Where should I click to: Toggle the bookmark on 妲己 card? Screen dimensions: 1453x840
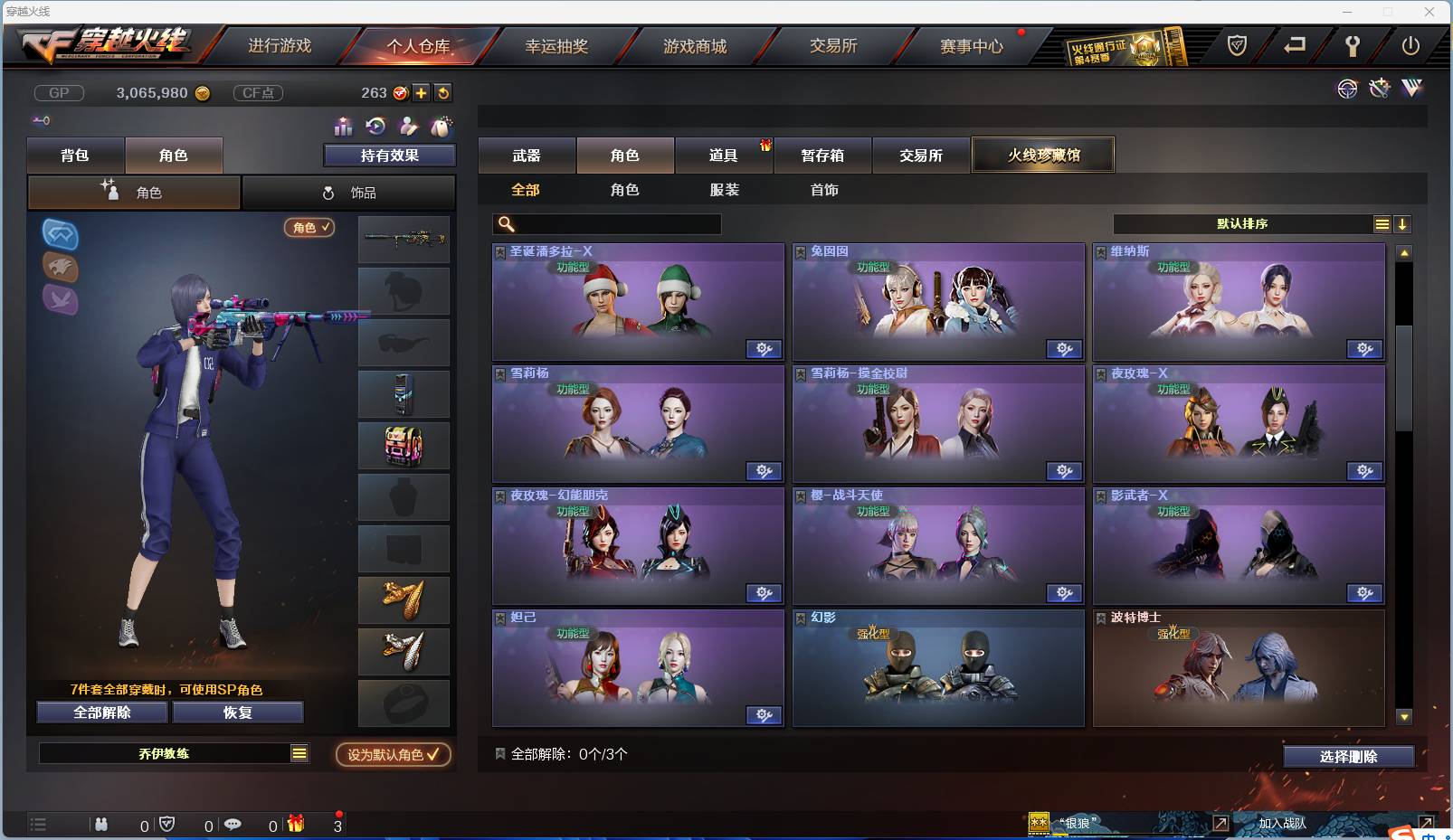(x=499, y=617)
